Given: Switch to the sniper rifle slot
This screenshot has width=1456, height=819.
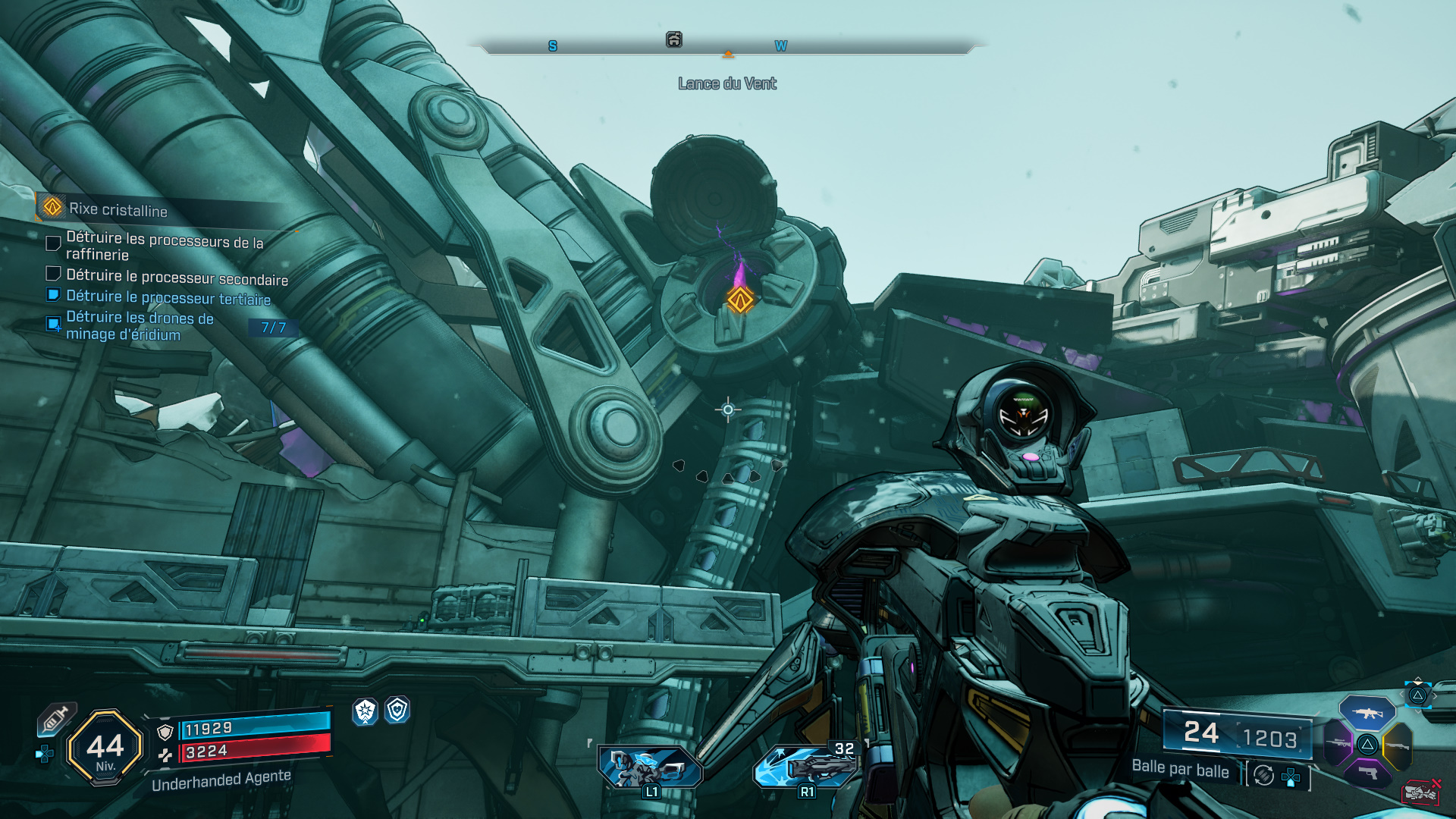Looking at the screenshot, I should tap(1338, 743).
